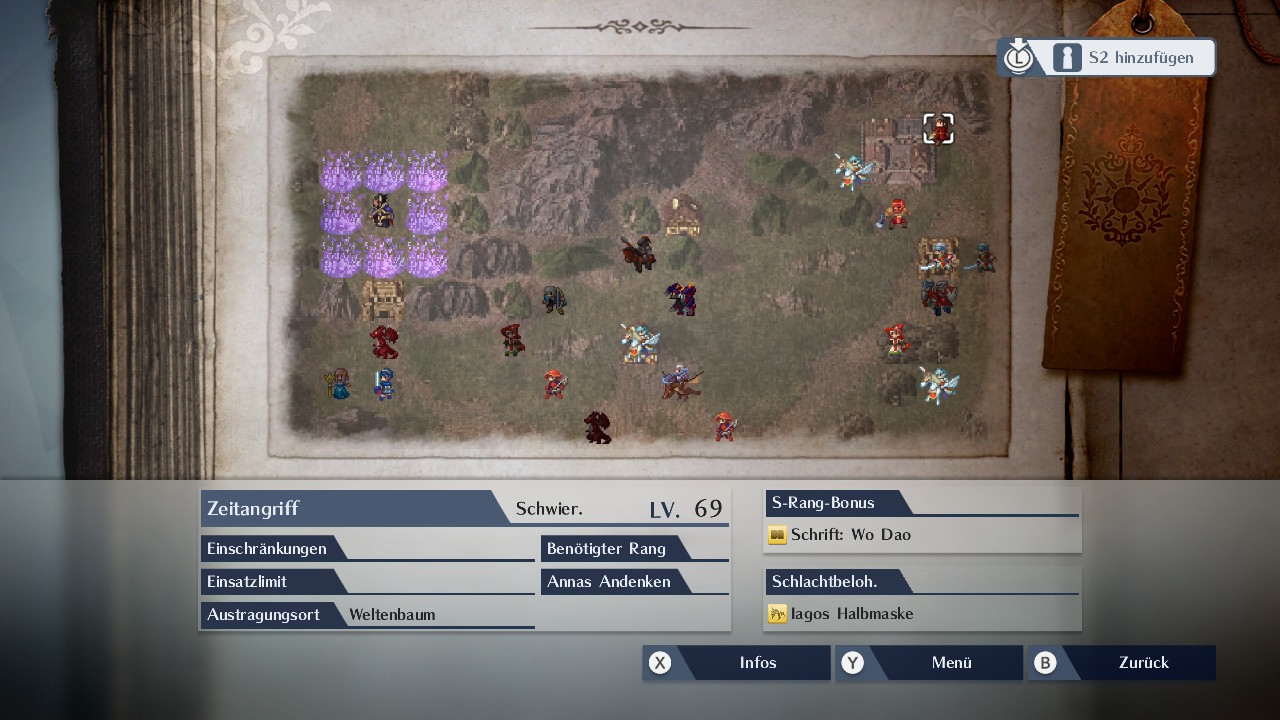Click the S2 hinzufügen button

click(1107, 58)
